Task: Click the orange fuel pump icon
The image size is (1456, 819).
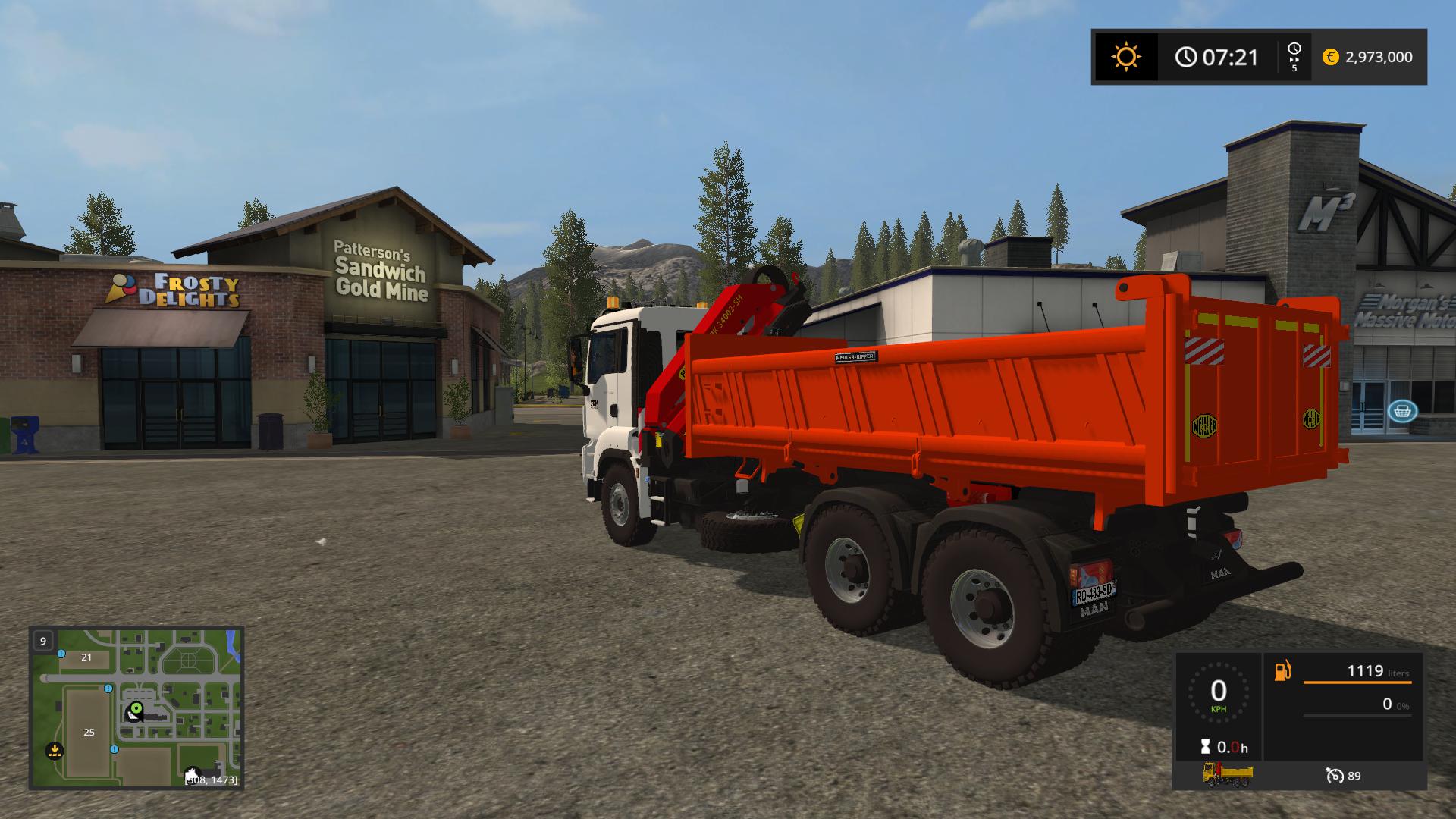Action: pos(1282,671)
